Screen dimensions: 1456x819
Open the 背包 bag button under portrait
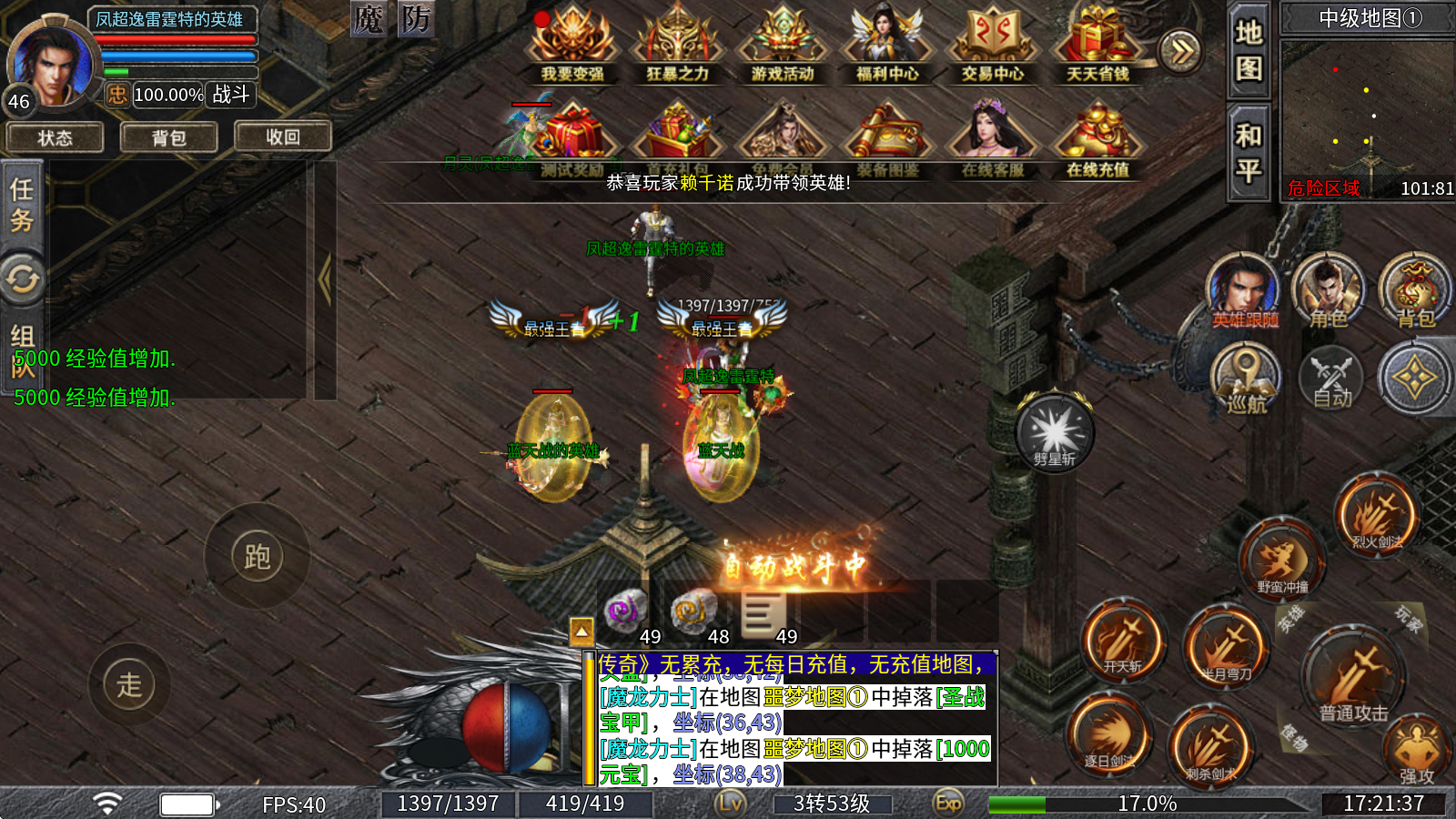pos(169,137)
